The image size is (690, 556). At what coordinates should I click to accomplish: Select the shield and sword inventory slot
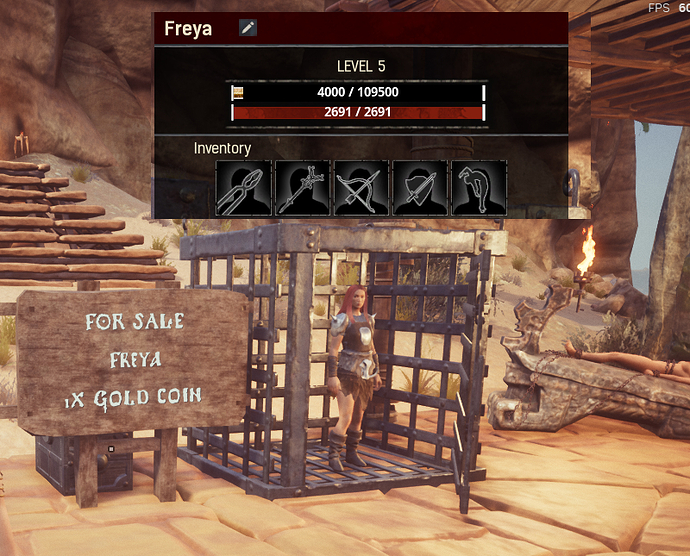click(419, 188)
